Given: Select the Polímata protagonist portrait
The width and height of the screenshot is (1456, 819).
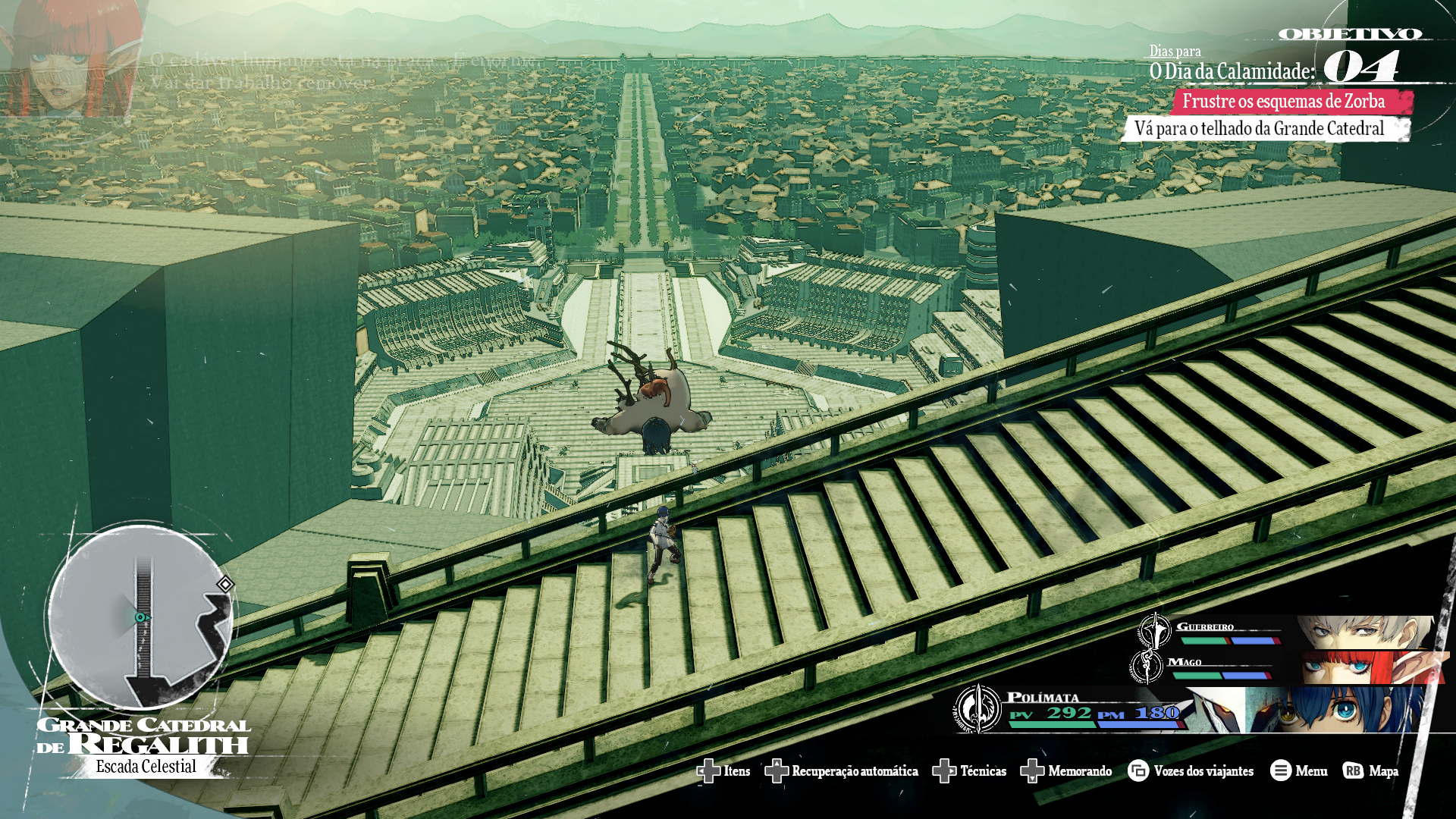Looking at the screenshot, I should [x=1335, y=710].
